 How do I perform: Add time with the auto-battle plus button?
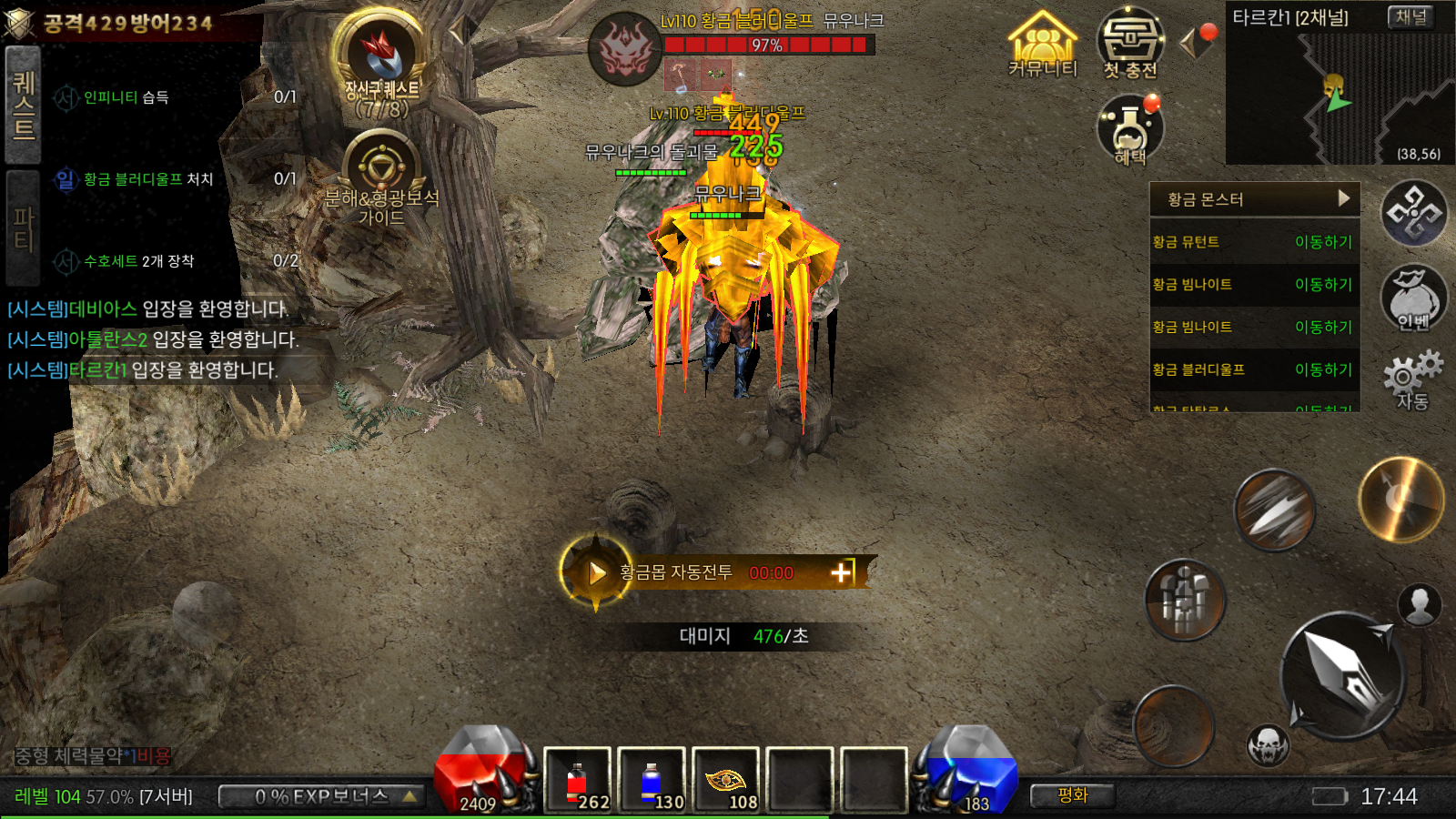pos(842,572)
